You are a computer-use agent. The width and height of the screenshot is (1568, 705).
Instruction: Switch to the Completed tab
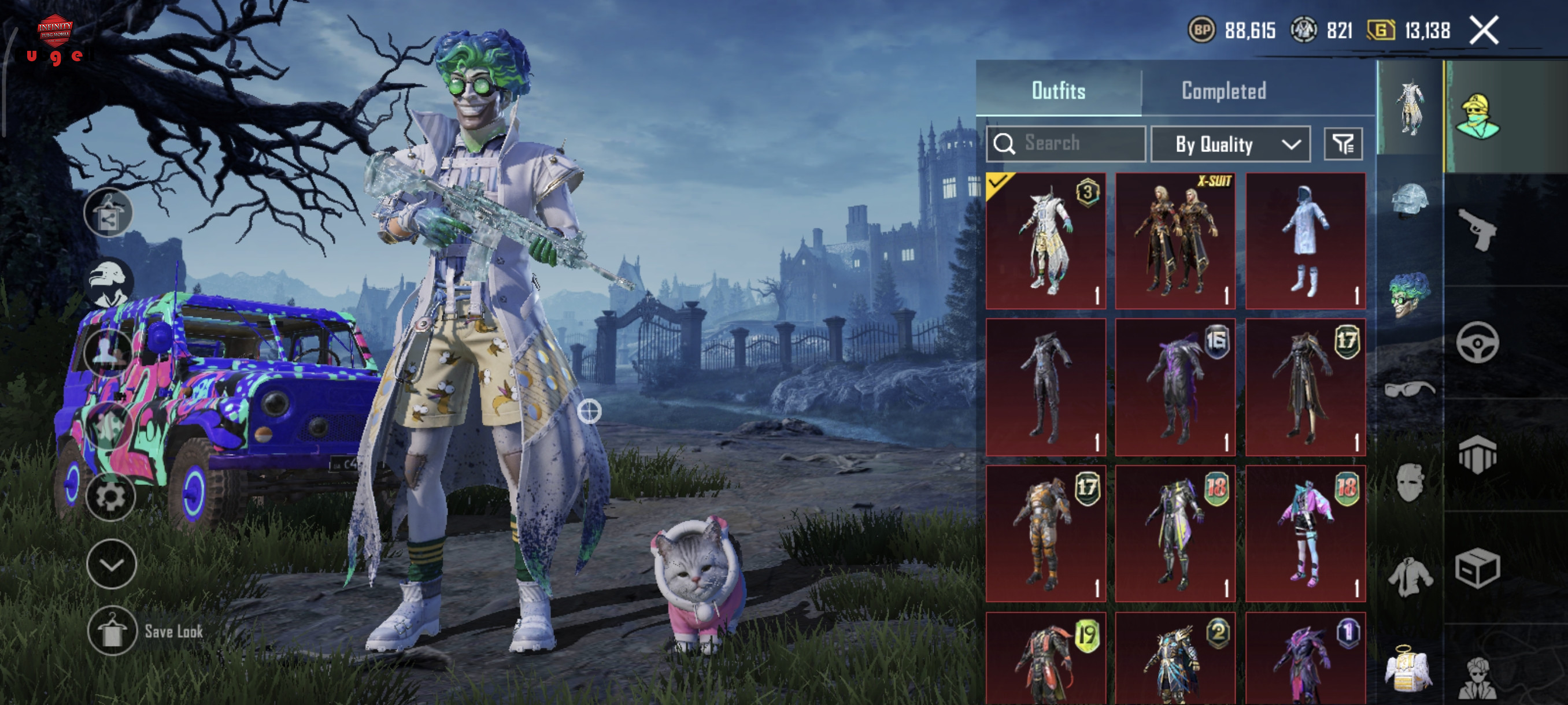(x=1223, y=91)
